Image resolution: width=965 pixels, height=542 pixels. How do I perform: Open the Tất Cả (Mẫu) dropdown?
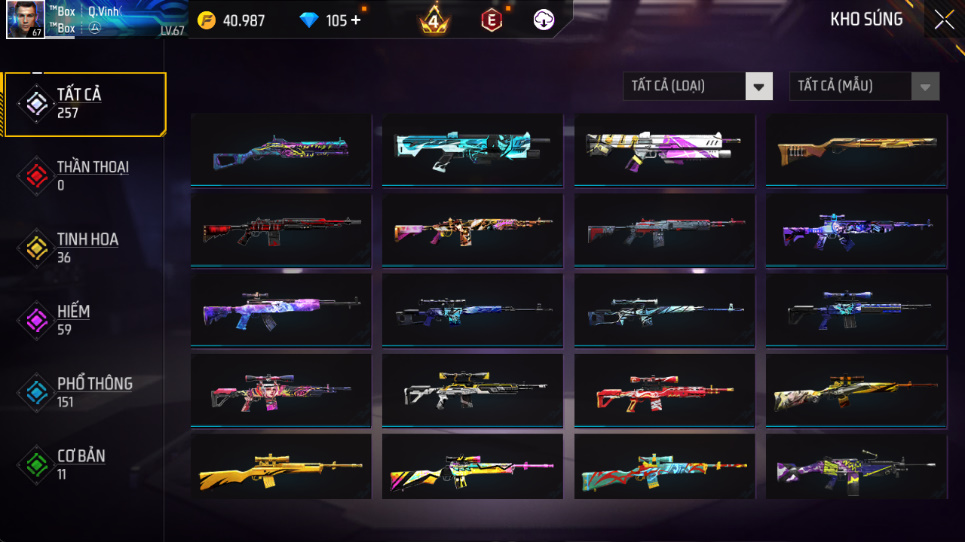click(x=864, y=86)
